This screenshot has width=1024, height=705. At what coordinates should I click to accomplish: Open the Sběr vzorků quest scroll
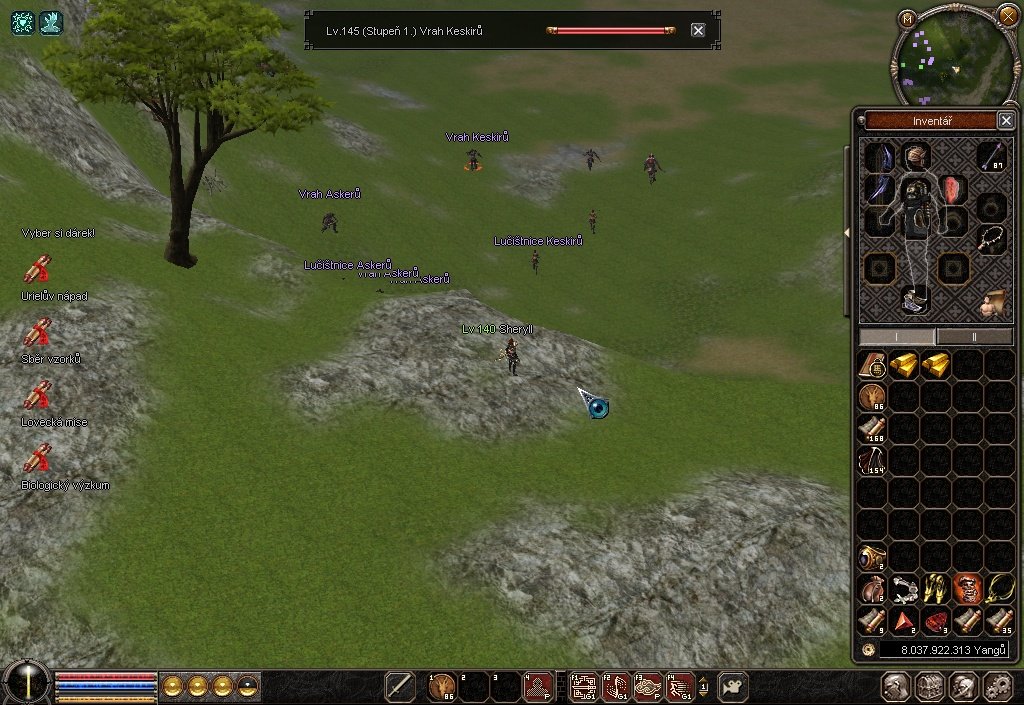tap(37, 332)
